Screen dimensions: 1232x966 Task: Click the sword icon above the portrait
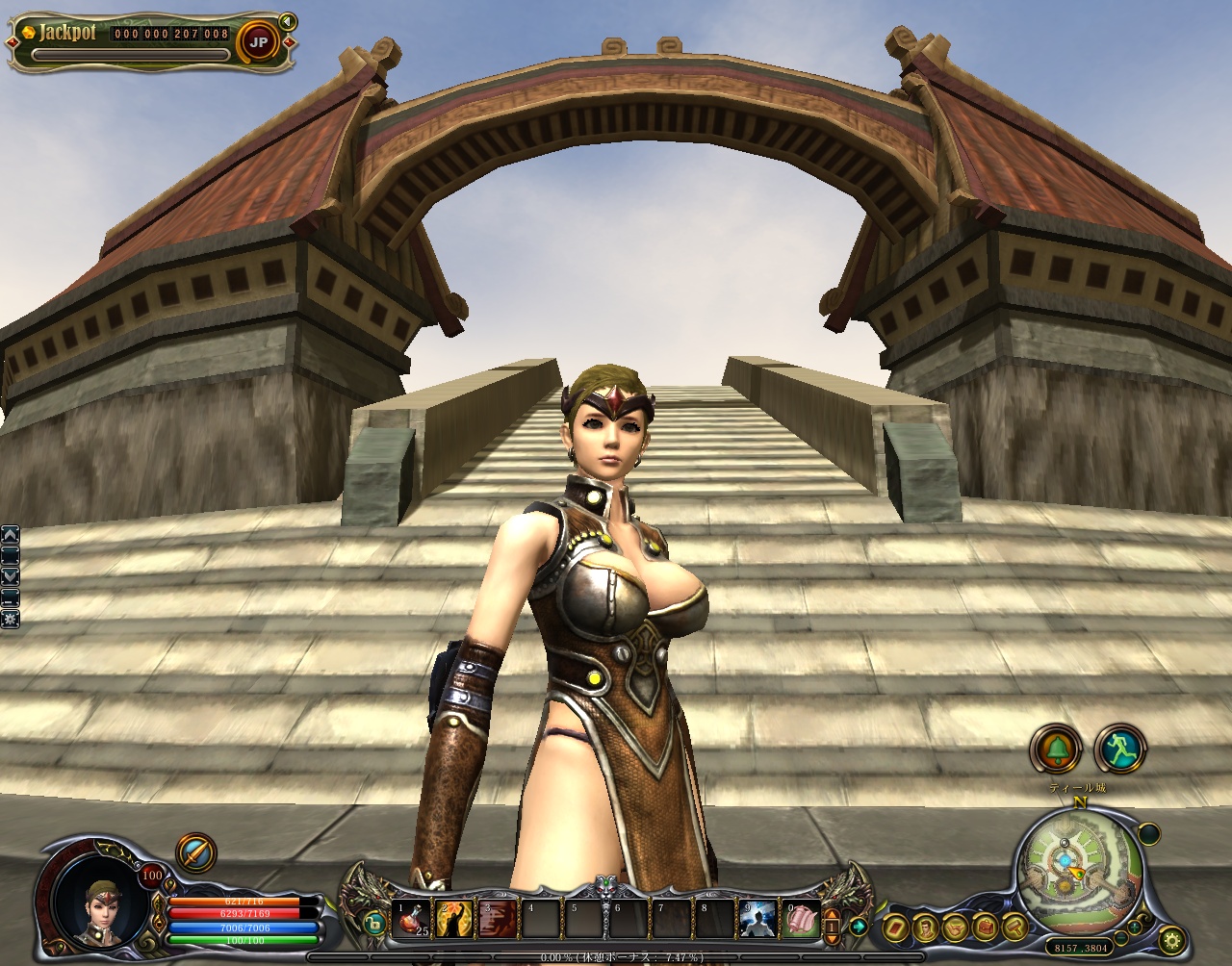(195, 853)
